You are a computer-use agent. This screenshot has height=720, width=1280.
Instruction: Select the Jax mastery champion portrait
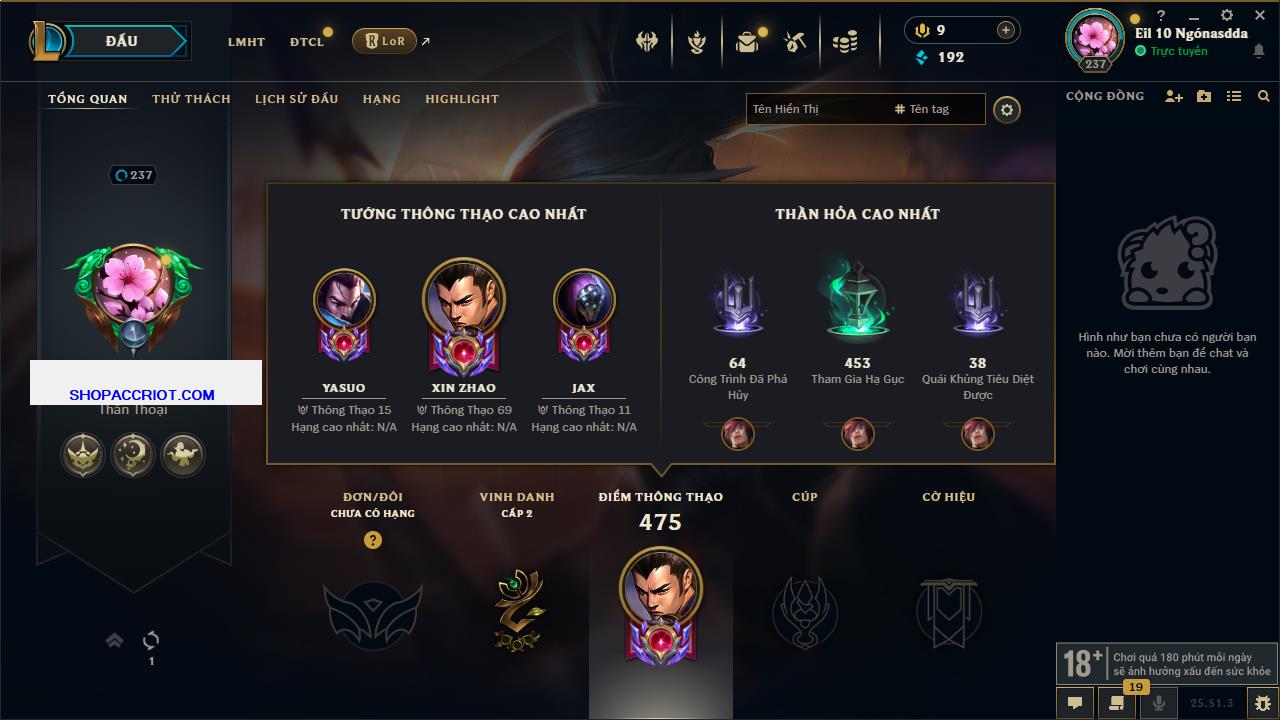[584, 300]
